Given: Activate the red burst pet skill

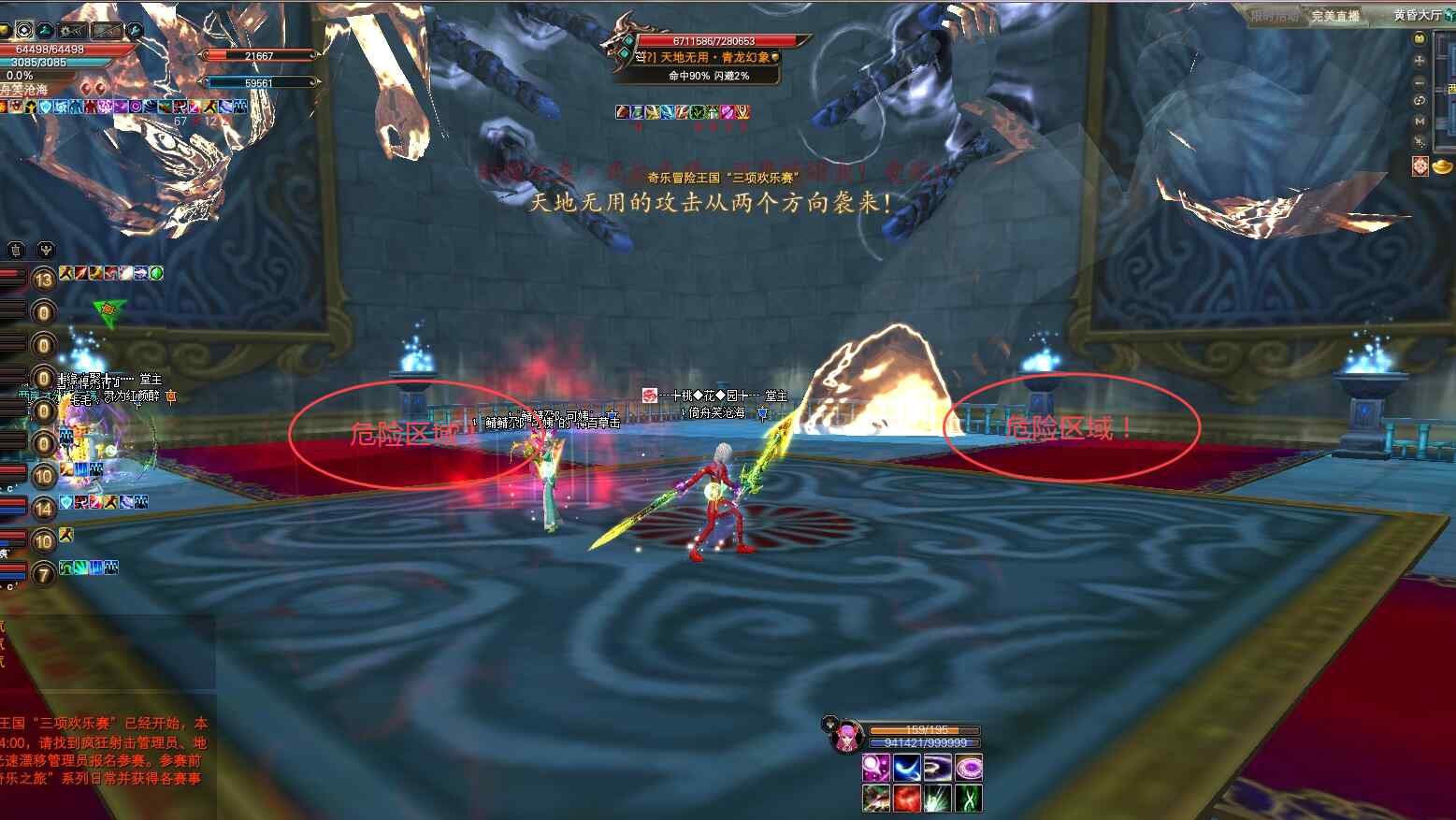Looking at the screenshot, I should 906,798.
